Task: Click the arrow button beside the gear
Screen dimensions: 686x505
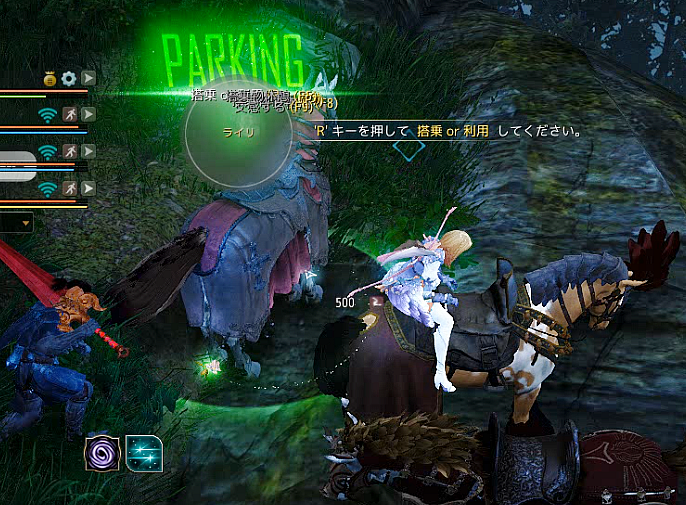Action: [x=88, y=78]
